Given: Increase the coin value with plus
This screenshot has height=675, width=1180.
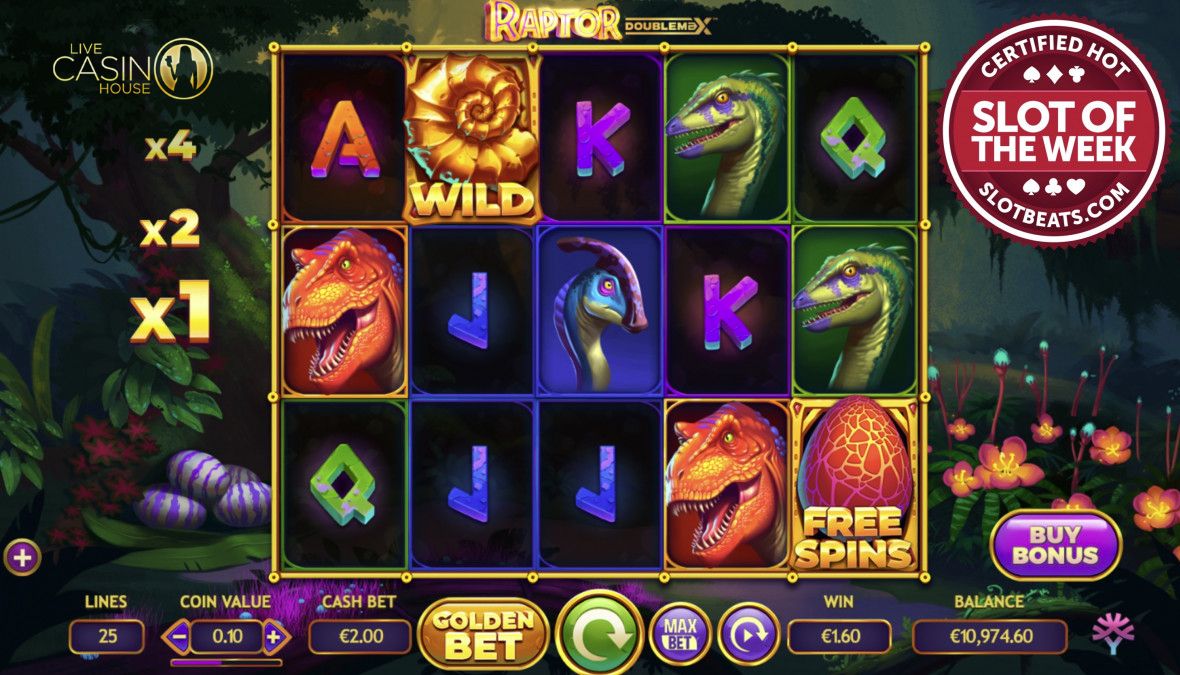Looking at the screenshot, I should [x=273, y=636].
